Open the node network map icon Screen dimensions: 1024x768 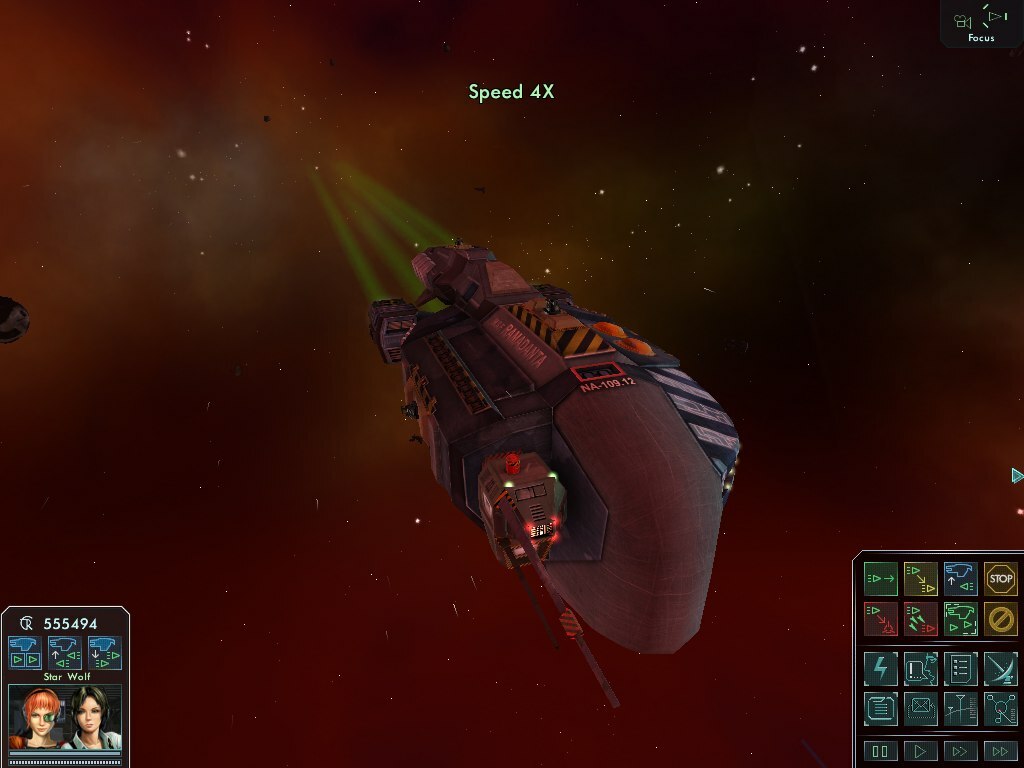(x=1000, y=708)
